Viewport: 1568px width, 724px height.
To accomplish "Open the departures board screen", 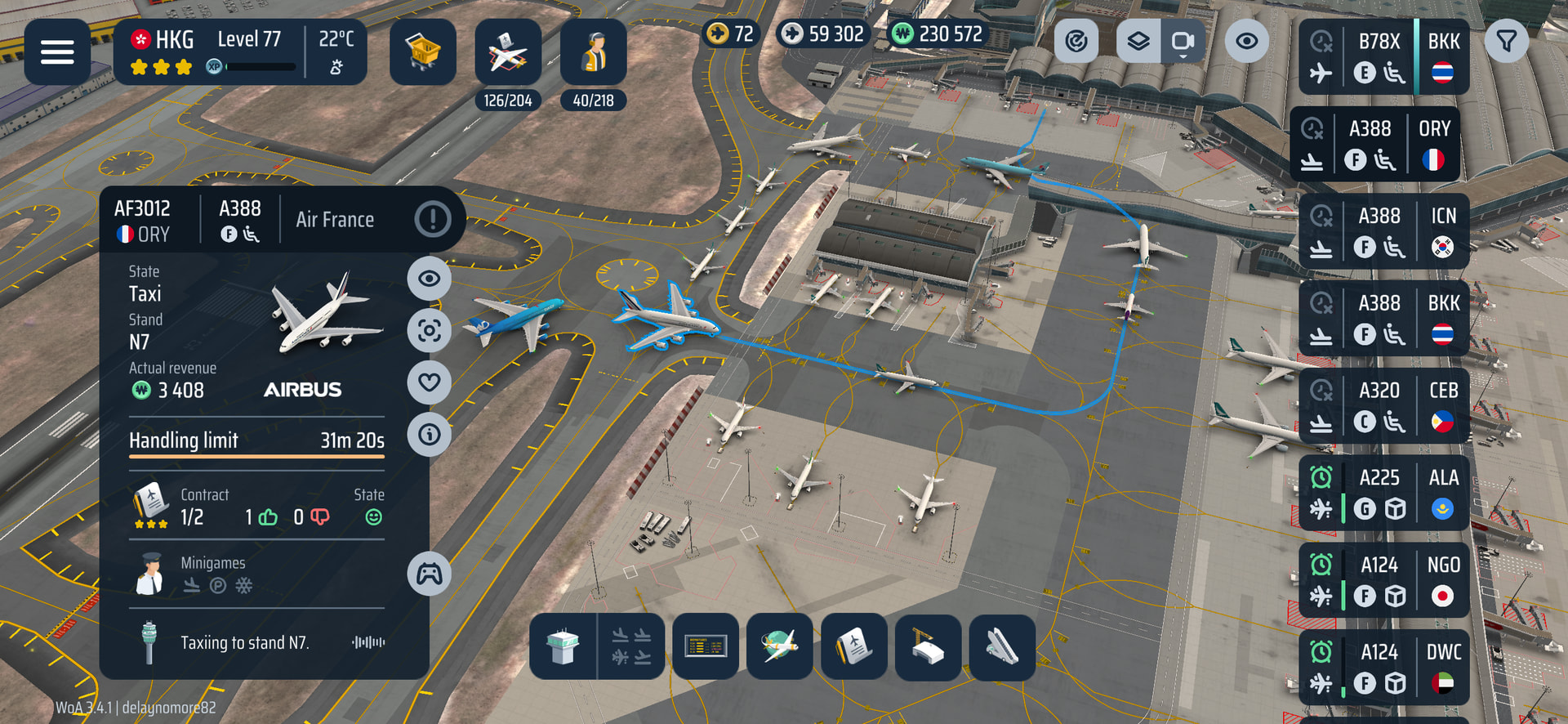I will coord(706,647).
